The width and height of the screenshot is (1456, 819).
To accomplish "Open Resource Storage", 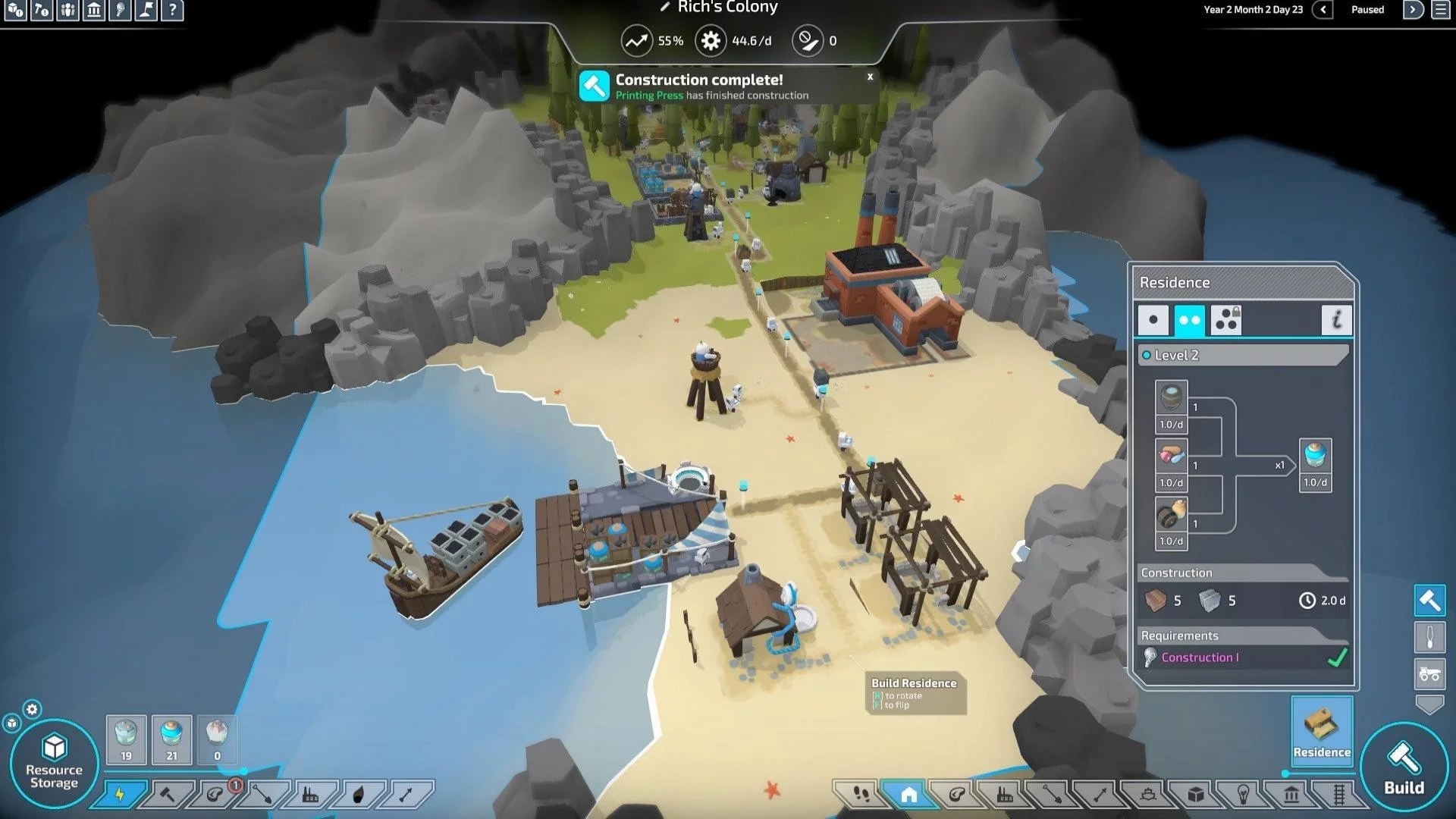I will pyautogui.click(x=54, y=762).
